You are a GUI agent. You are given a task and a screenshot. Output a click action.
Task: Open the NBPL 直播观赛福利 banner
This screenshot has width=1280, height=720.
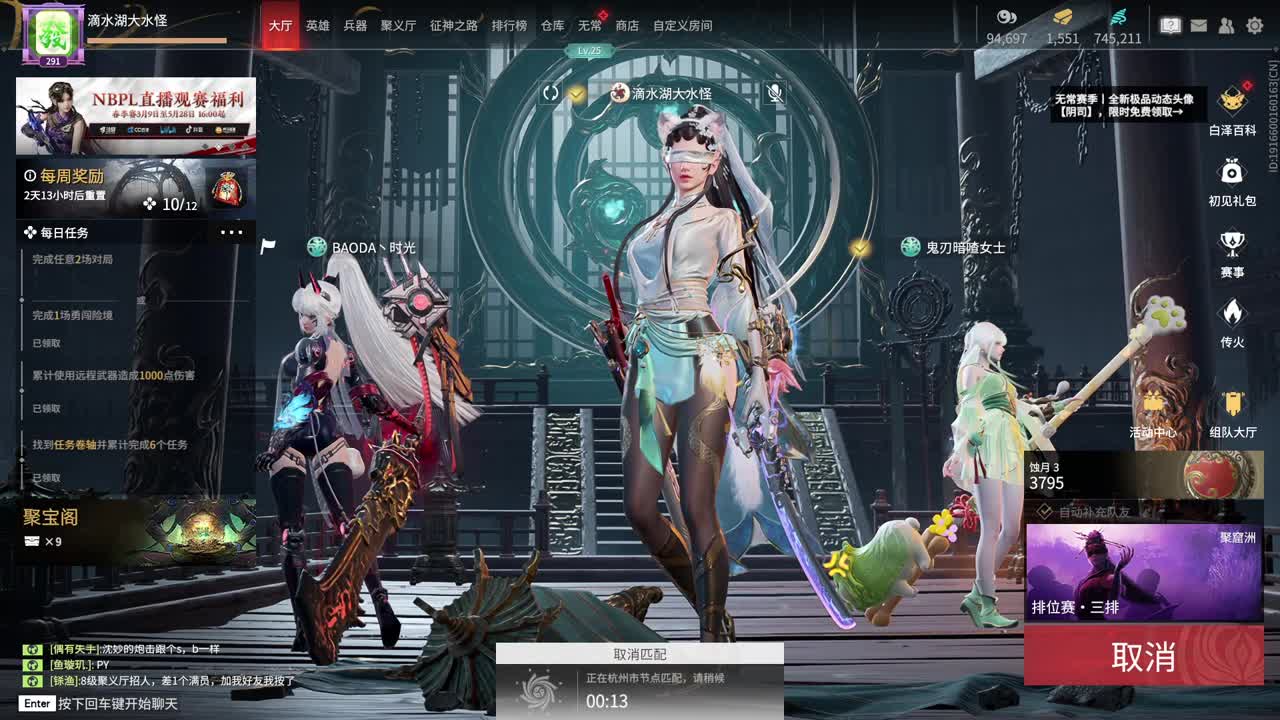(135, 115)
